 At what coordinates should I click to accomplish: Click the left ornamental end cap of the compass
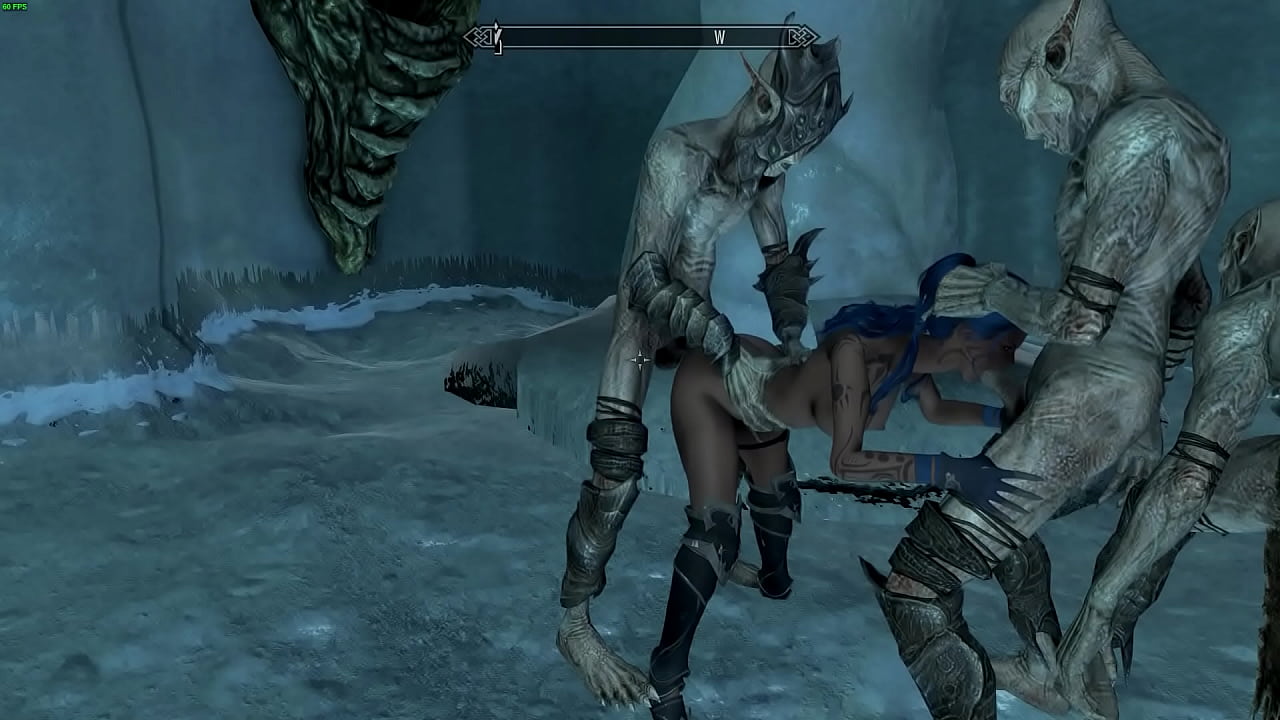pos(477,36)
